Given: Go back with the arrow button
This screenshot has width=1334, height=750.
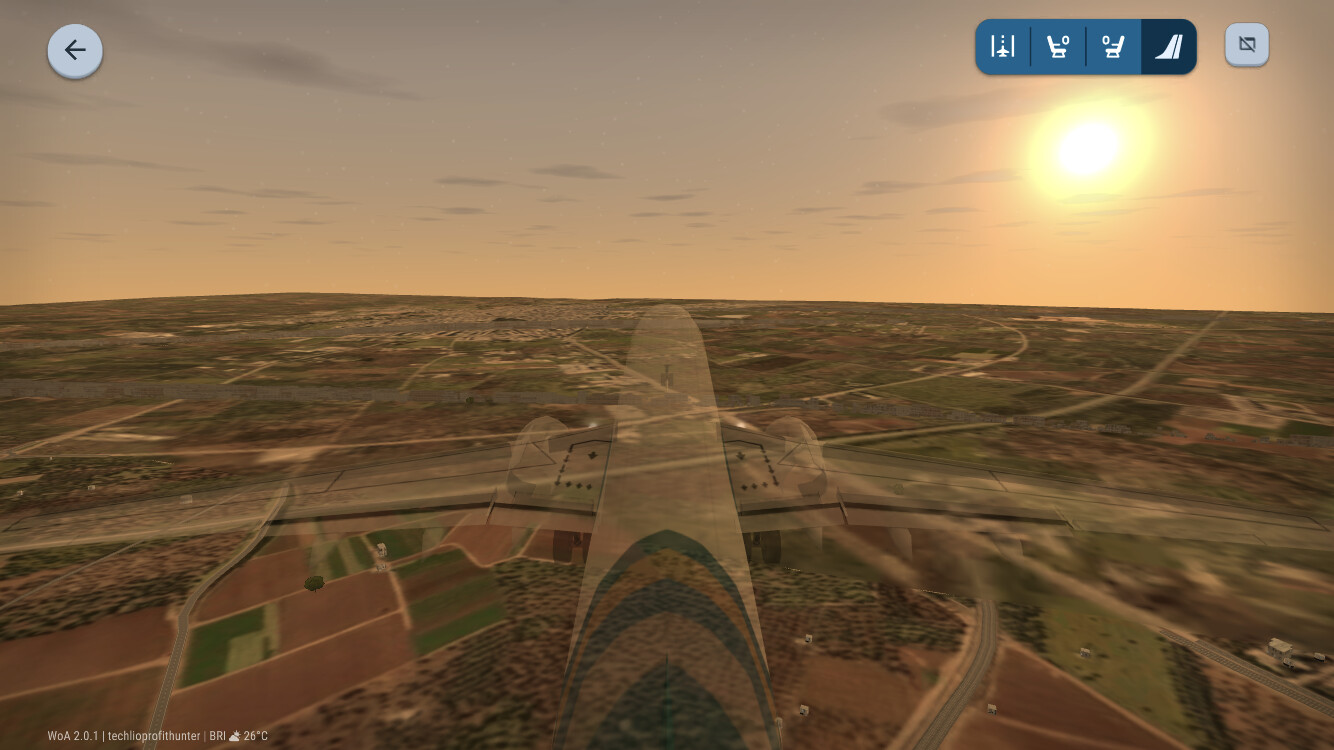Looking at the screenshot, I should [x=75, y=50].
